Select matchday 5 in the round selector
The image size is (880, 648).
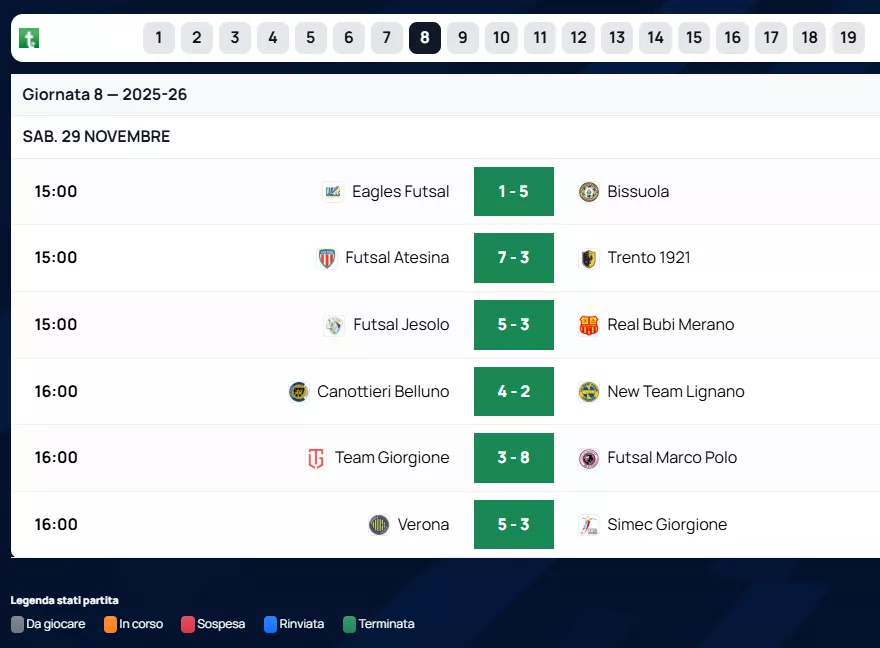pos(310,38)
